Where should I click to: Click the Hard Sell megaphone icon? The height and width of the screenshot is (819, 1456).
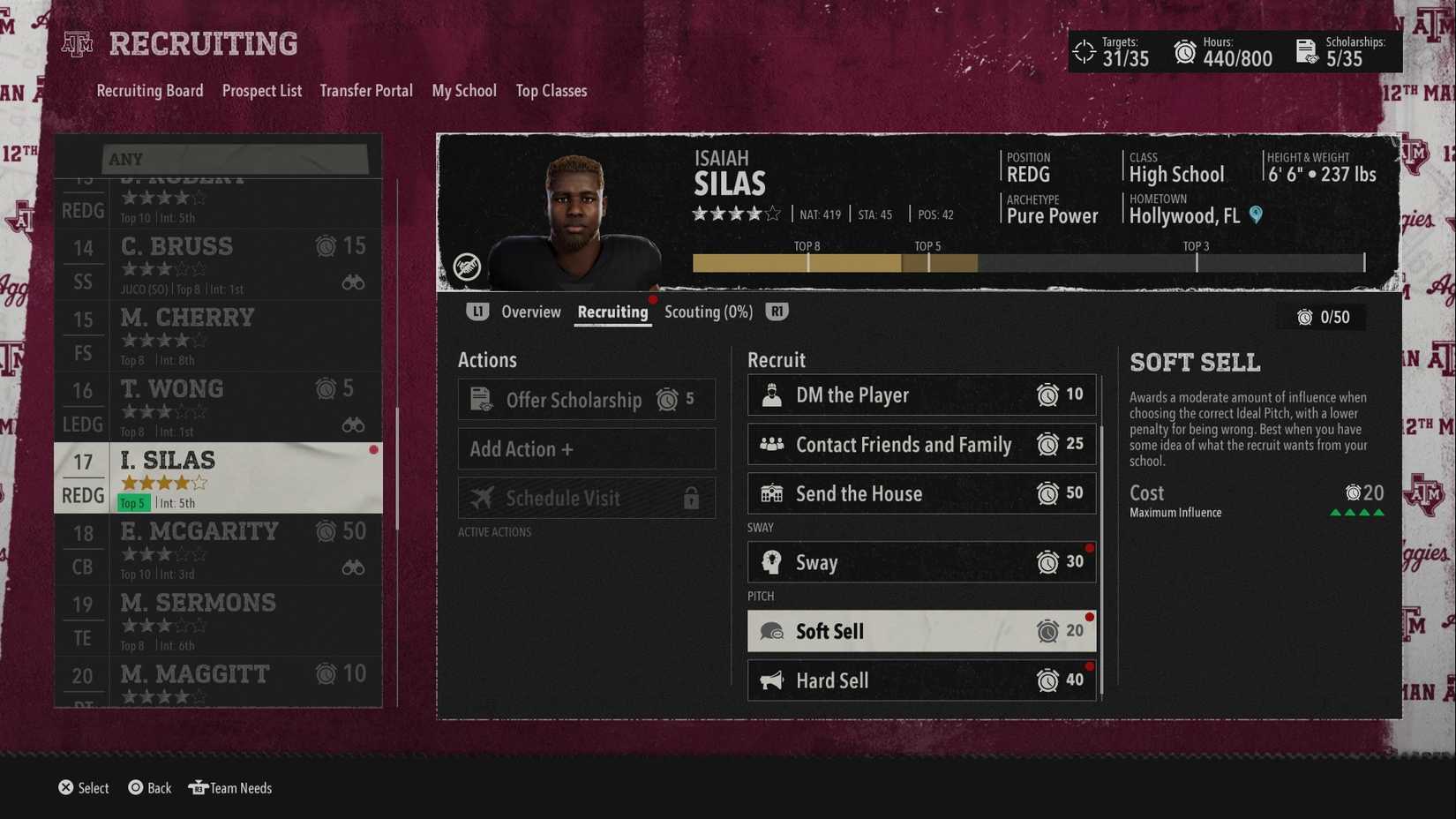[x=772, y=680]
